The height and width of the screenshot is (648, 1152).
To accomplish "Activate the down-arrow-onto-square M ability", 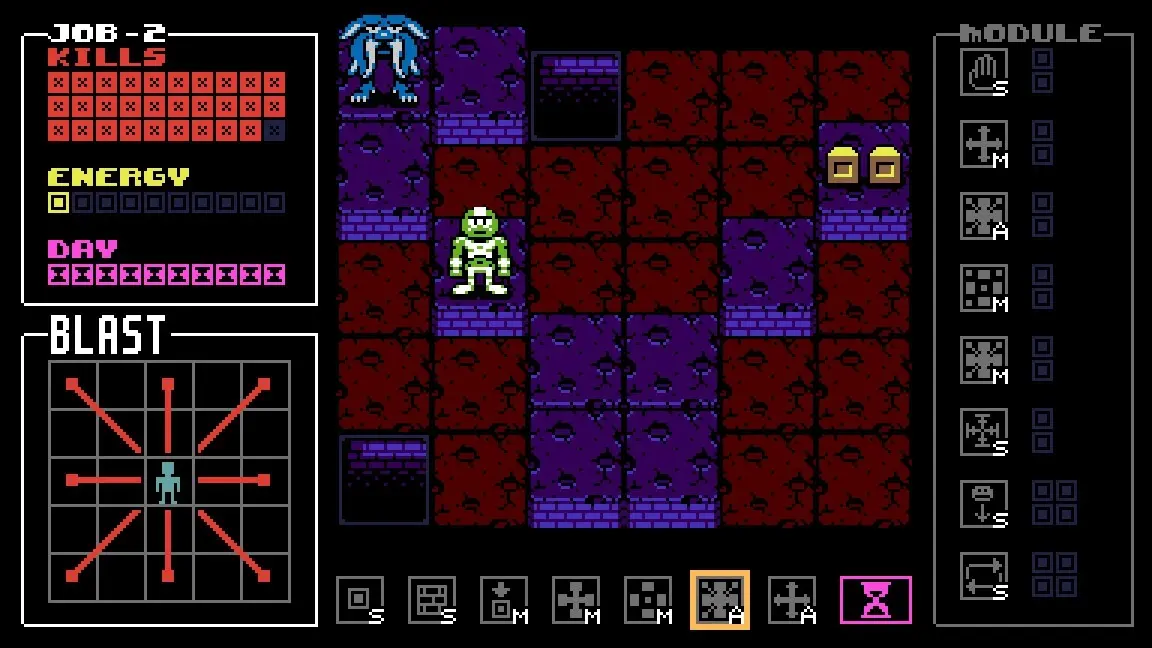I will (503, 600).
